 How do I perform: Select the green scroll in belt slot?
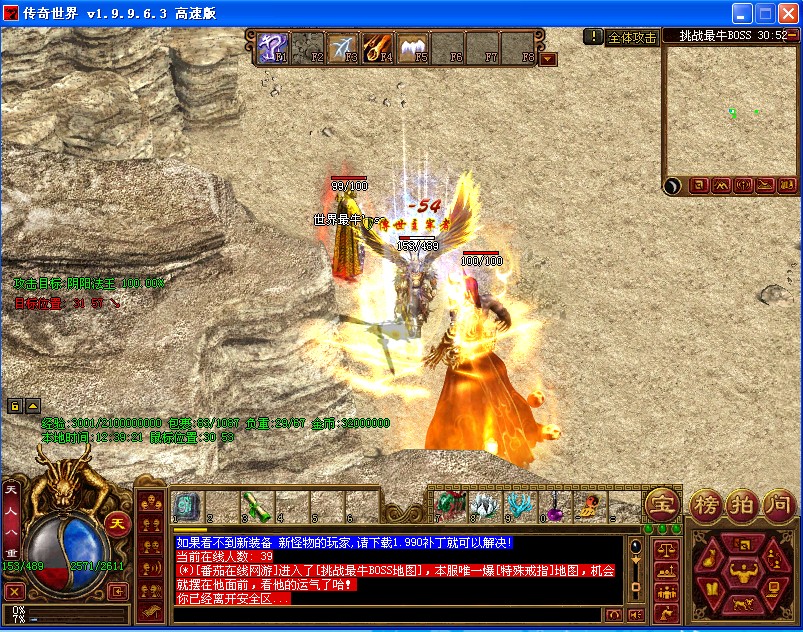(x=256, y=506)
